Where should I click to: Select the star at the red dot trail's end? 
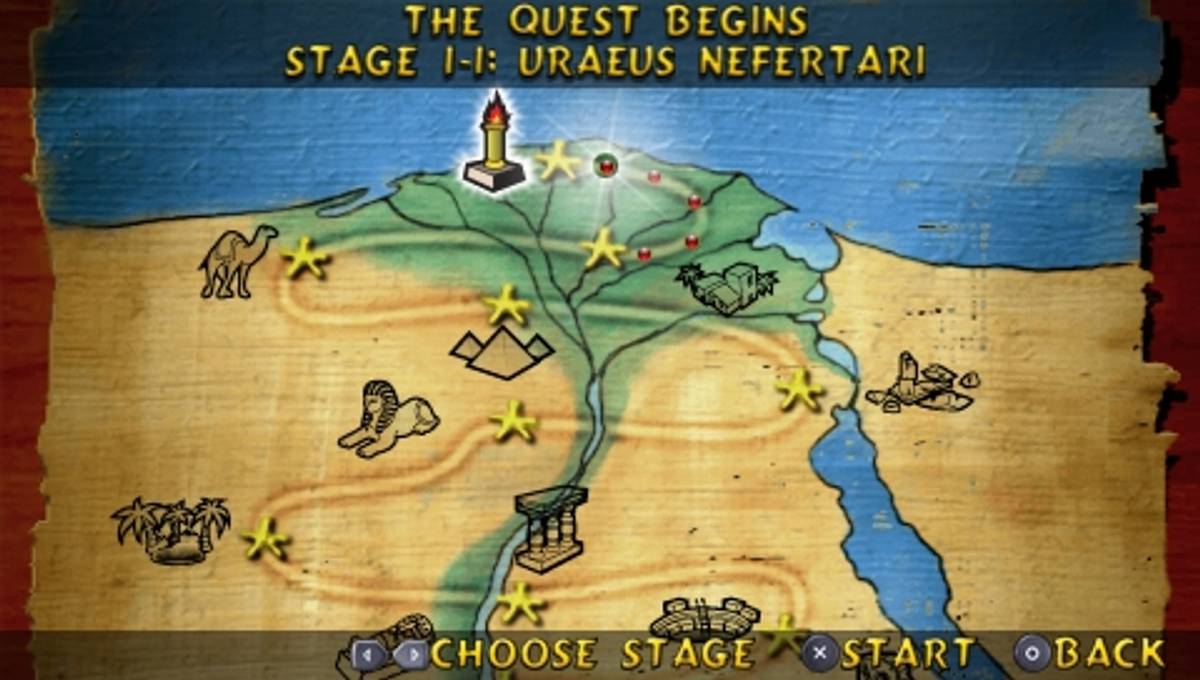603,247
